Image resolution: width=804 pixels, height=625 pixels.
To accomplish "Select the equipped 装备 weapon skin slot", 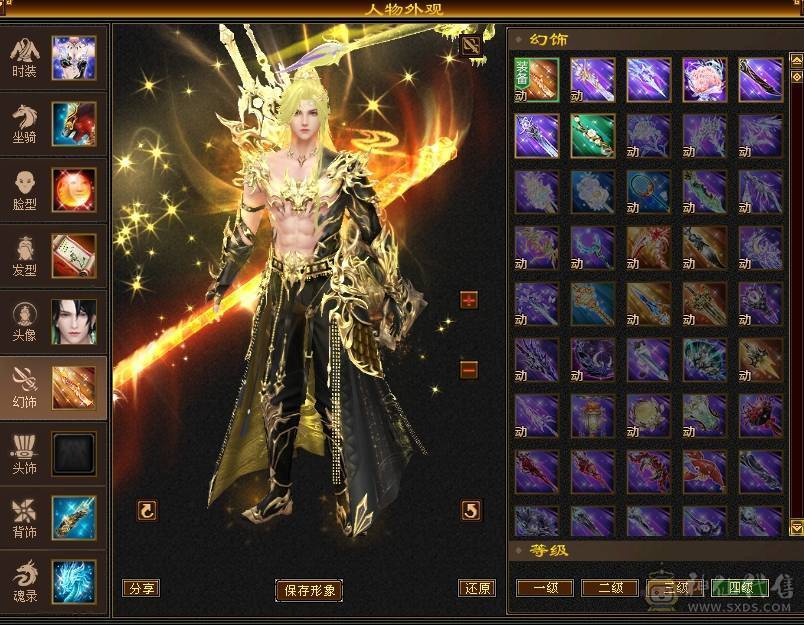I will (x=537, y=79).
